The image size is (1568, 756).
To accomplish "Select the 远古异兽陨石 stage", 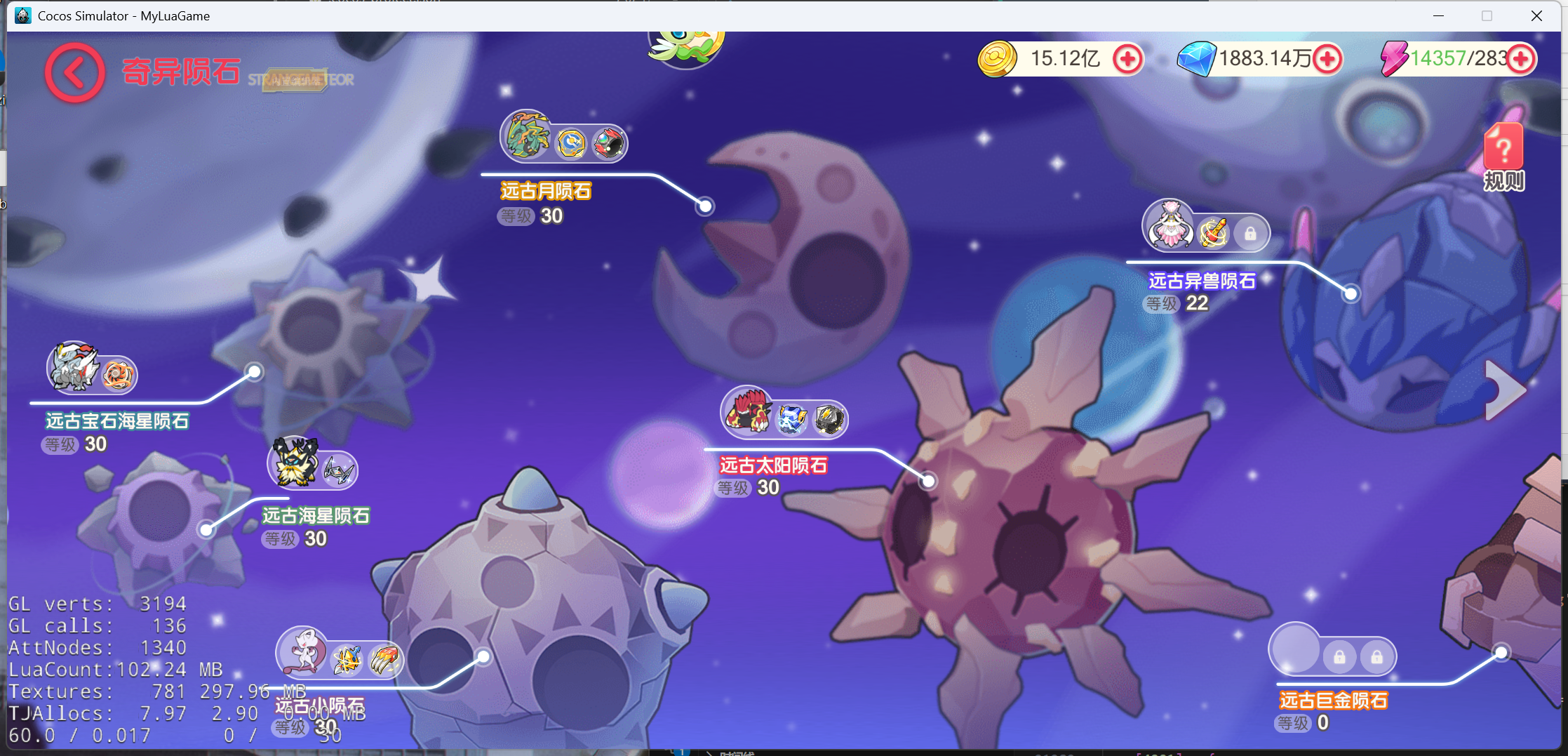I will (x=1201, y=281).
